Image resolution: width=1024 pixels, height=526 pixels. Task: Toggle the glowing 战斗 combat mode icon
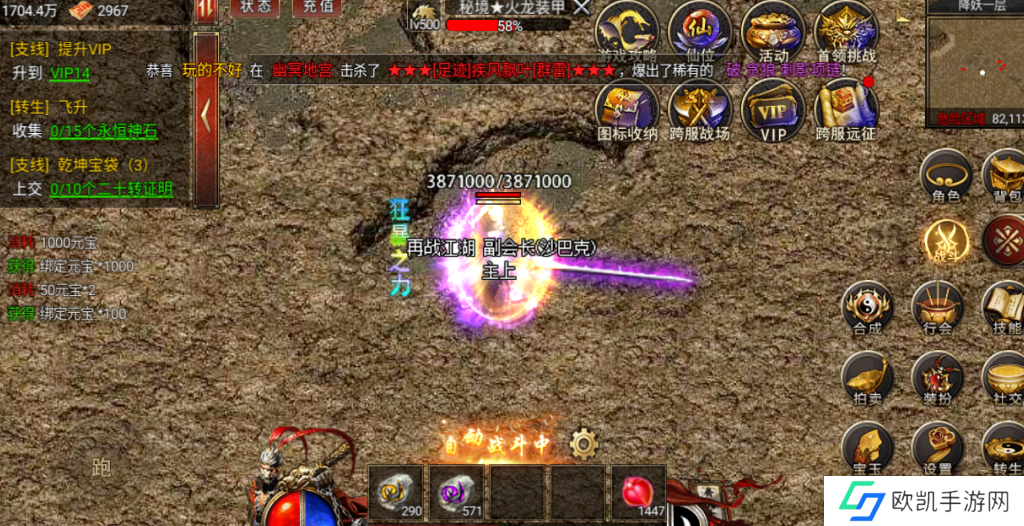[x=946, y=242]
